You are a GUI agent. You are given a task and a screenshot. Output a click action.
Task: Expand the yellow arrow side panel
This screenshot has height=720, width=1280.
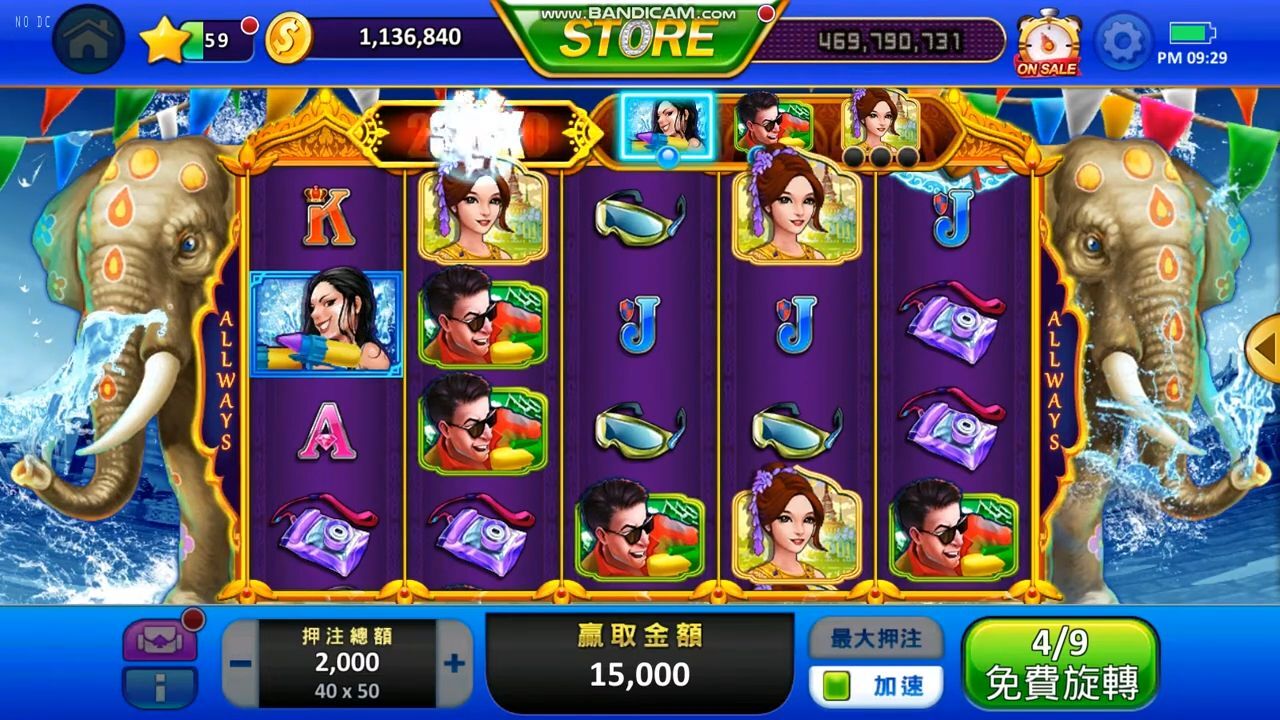tap(1266, 347)
